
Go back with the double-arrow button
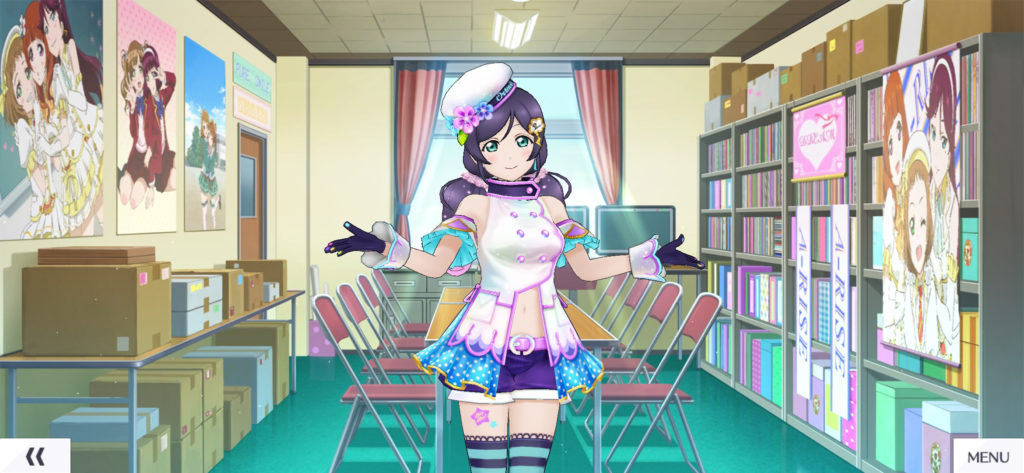pyautogui.click(x=35, y=456)
